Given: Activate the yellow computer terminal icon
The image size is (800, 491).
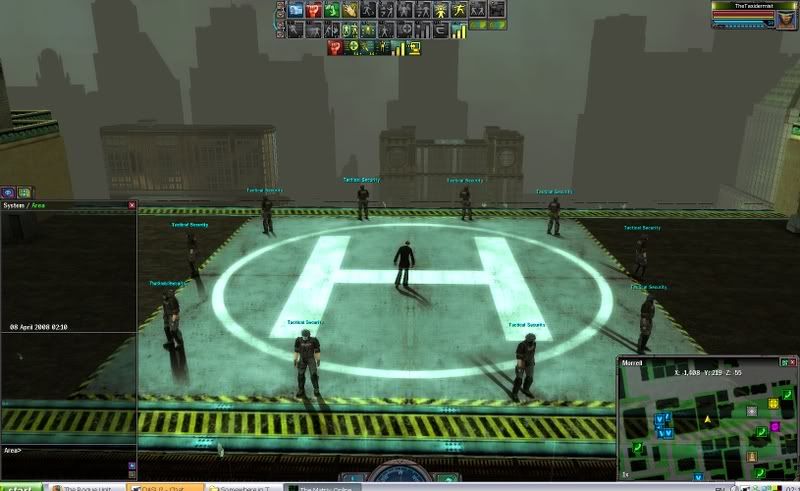Looking at the screenshot, I should click(x=413, y=47).
